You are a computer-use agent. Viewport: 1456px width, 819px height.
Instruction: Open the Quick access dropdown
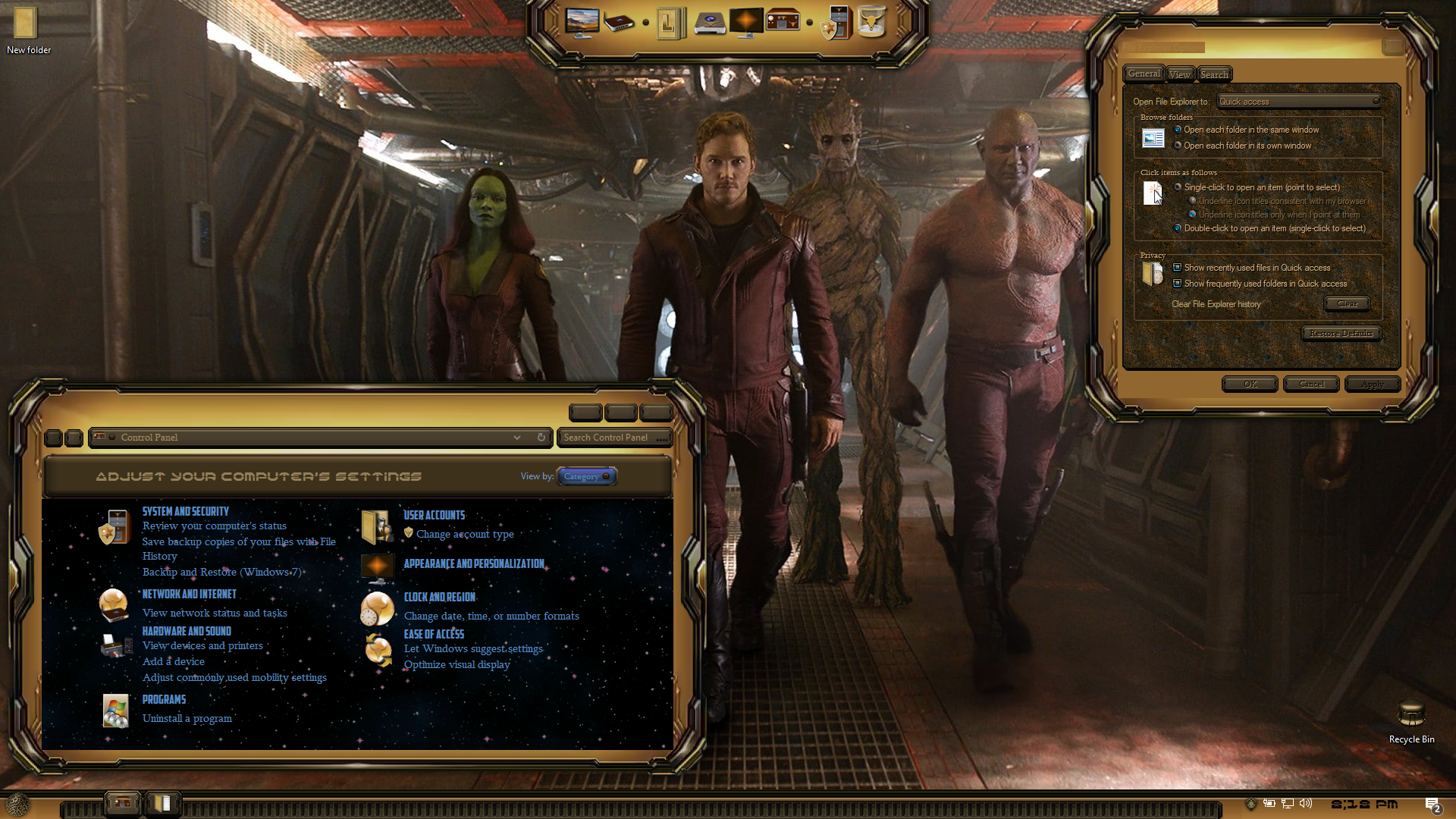coord(1298,102)
